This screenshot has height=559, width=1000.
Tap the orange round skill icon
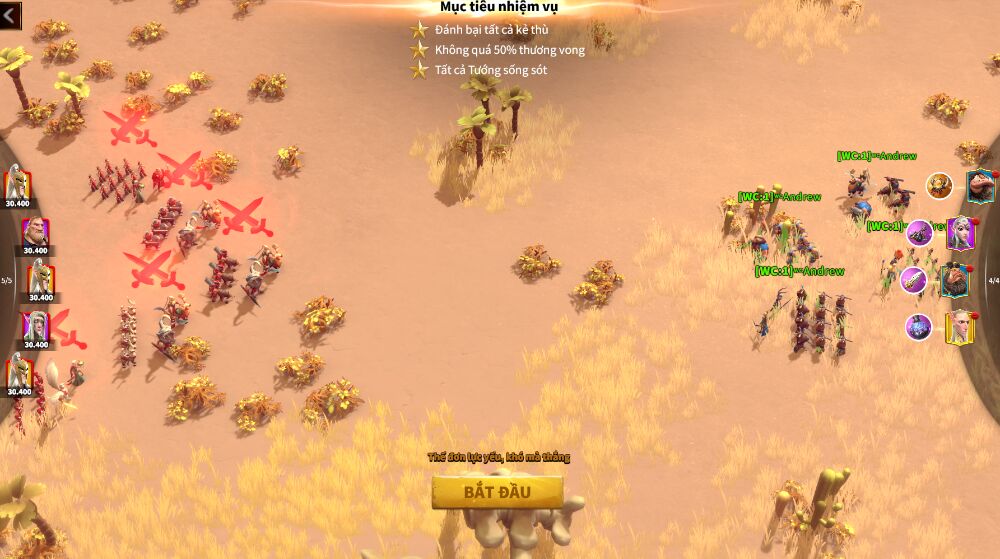pyautogui.click(x=938, y=185)
